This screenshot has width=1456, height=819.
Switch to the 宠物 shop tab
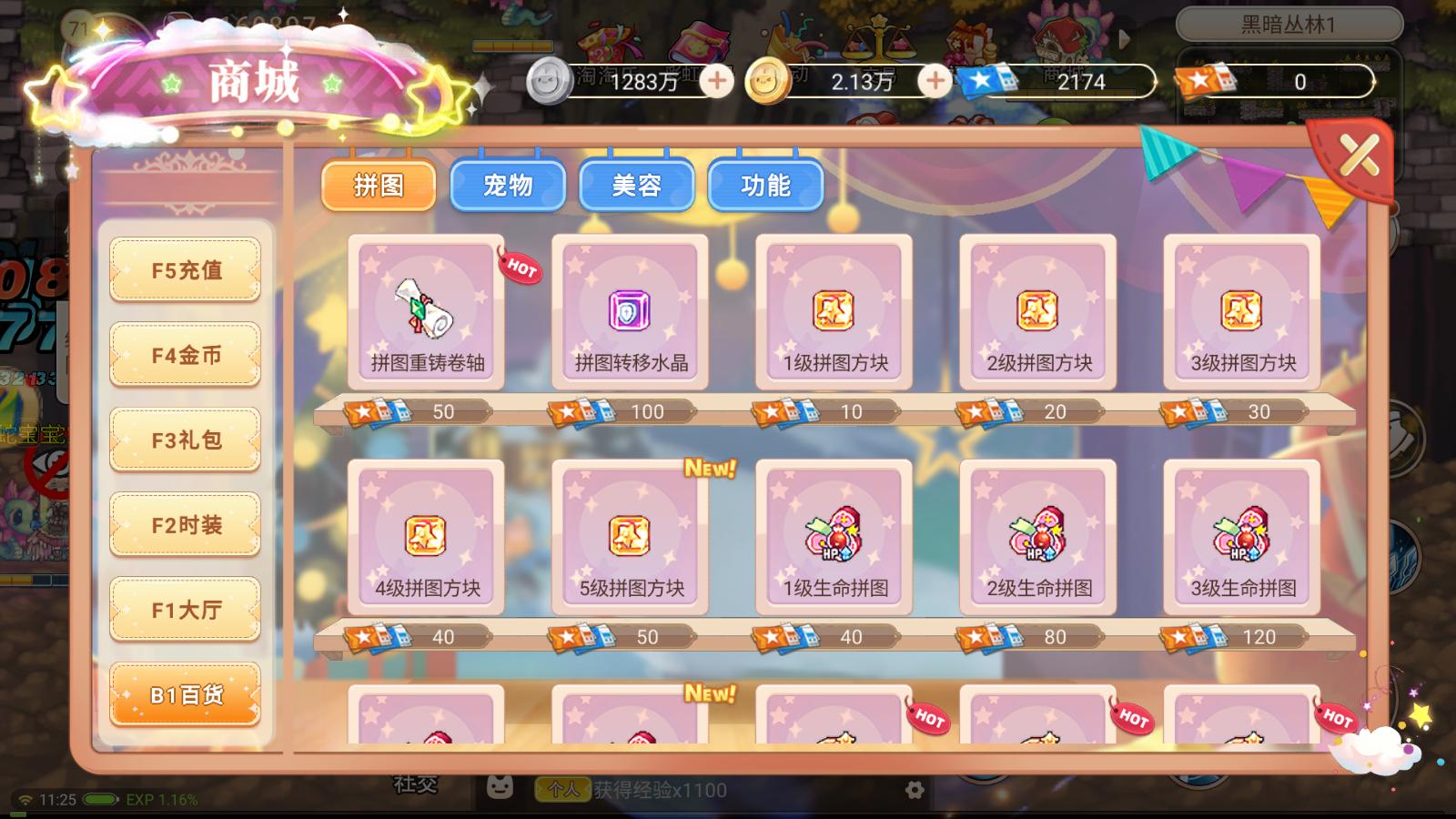pyautogui.click(x=508, y=185)
